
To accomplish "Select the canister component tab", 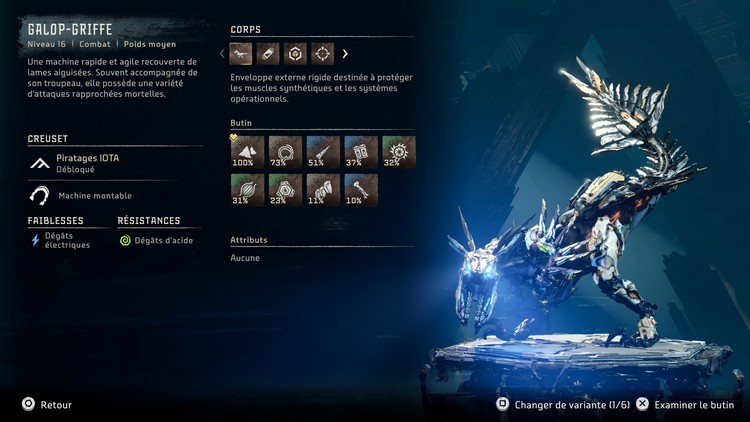I will [268, 54].
